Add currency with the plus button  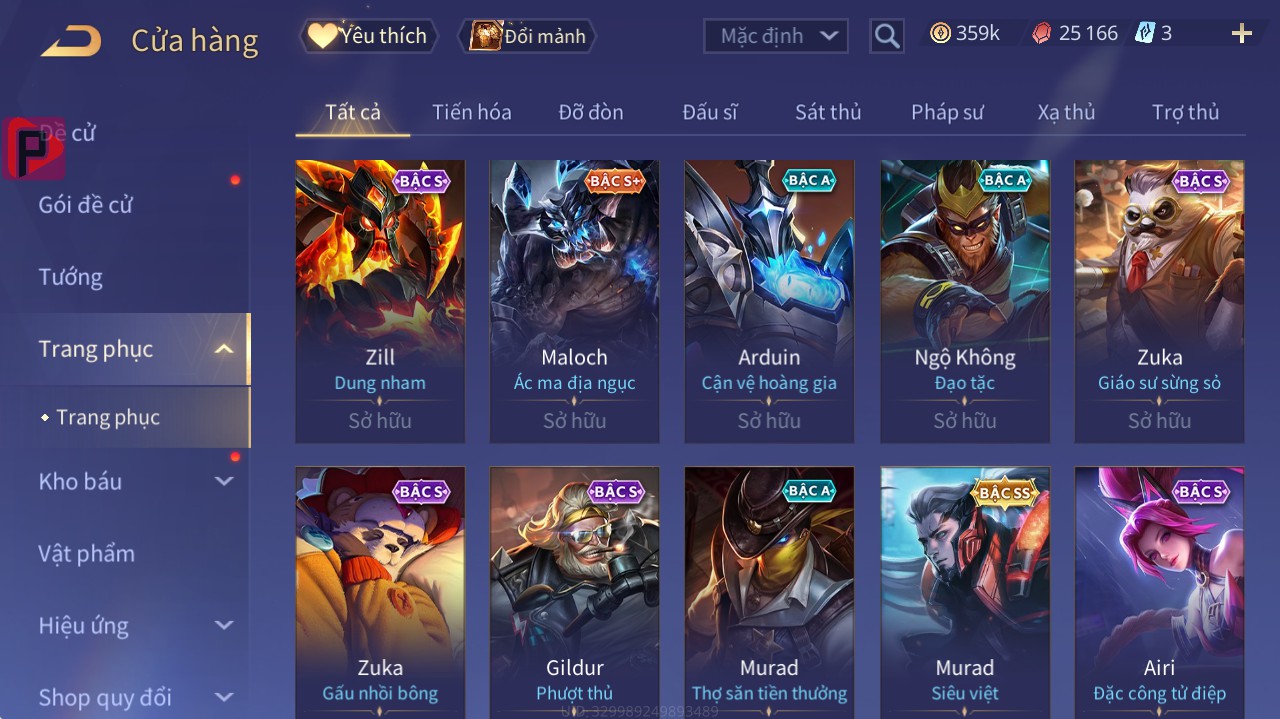pyautogui.click(x=1241, y=34)
